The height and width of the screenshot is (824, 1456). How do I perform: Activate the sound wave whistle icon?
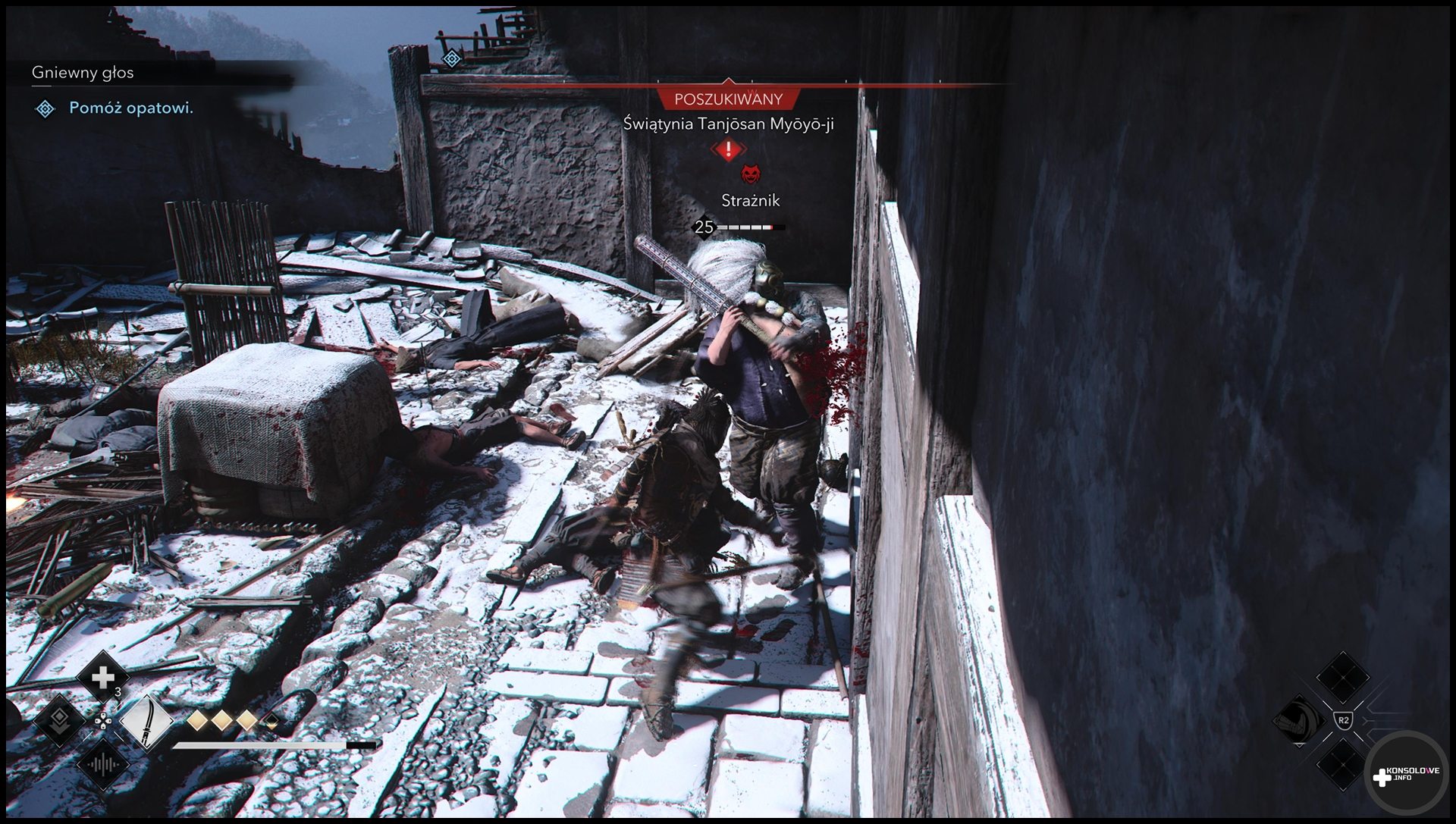pos(102,765)
